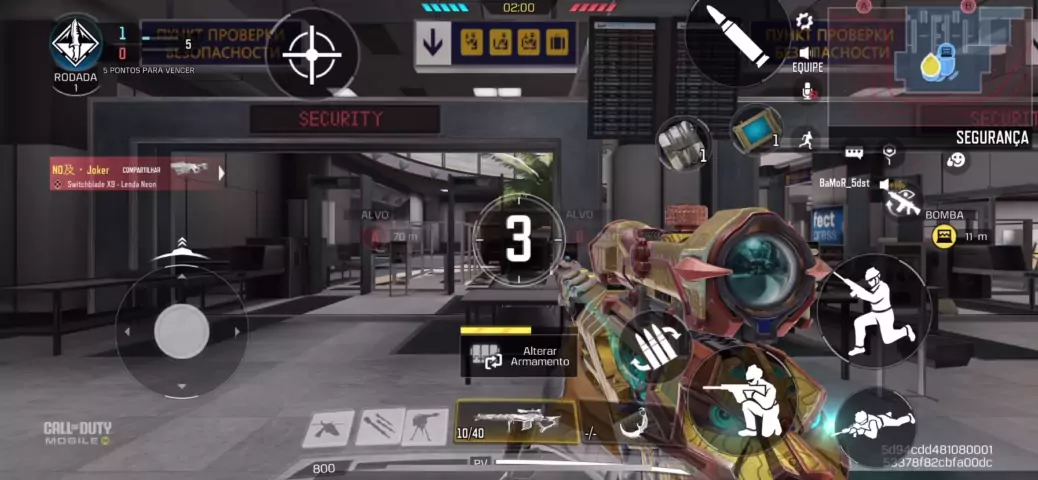
Task: Choose Alterar Armamento to change loadout
Action: (x=520, y=357)
